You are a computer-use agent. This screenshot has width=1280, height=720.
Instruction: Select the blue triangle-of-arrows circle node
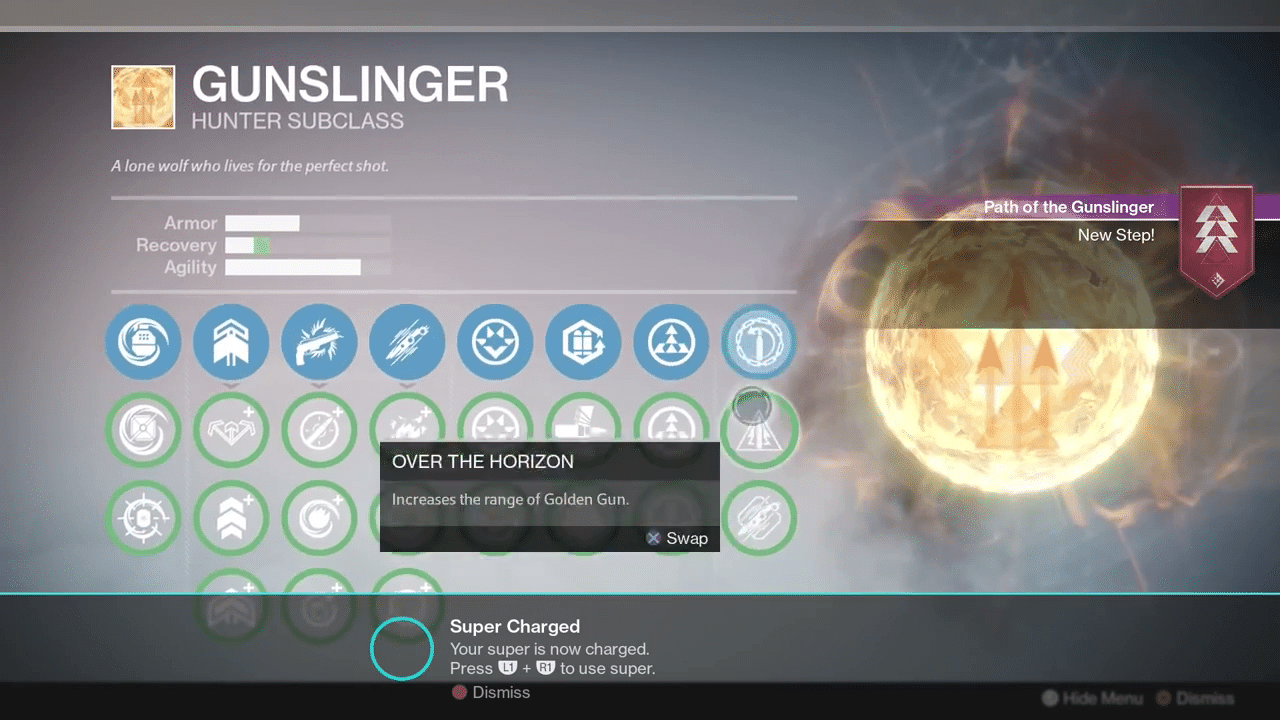click(671, 343)
